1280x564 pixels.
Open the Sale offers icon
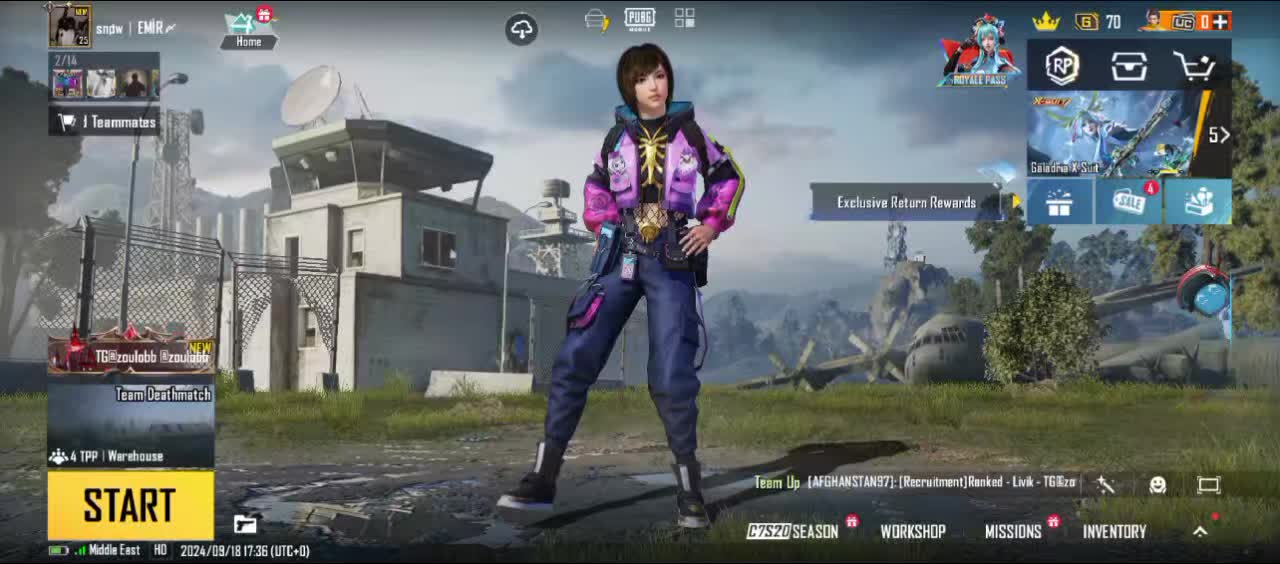(x=1128, y=202)
